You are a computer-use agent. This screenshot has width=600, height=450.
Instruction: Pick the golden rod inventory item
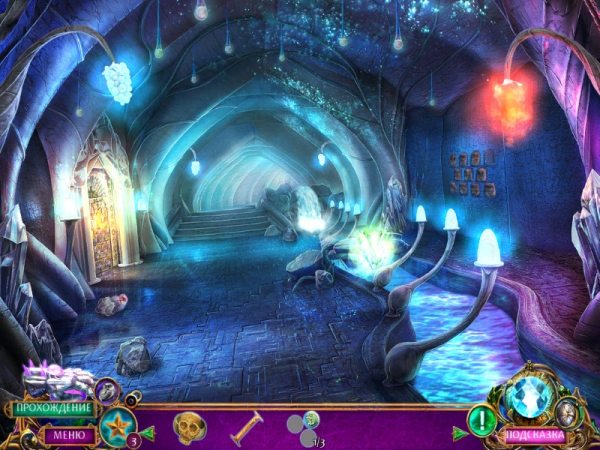[x=247, y=428]
